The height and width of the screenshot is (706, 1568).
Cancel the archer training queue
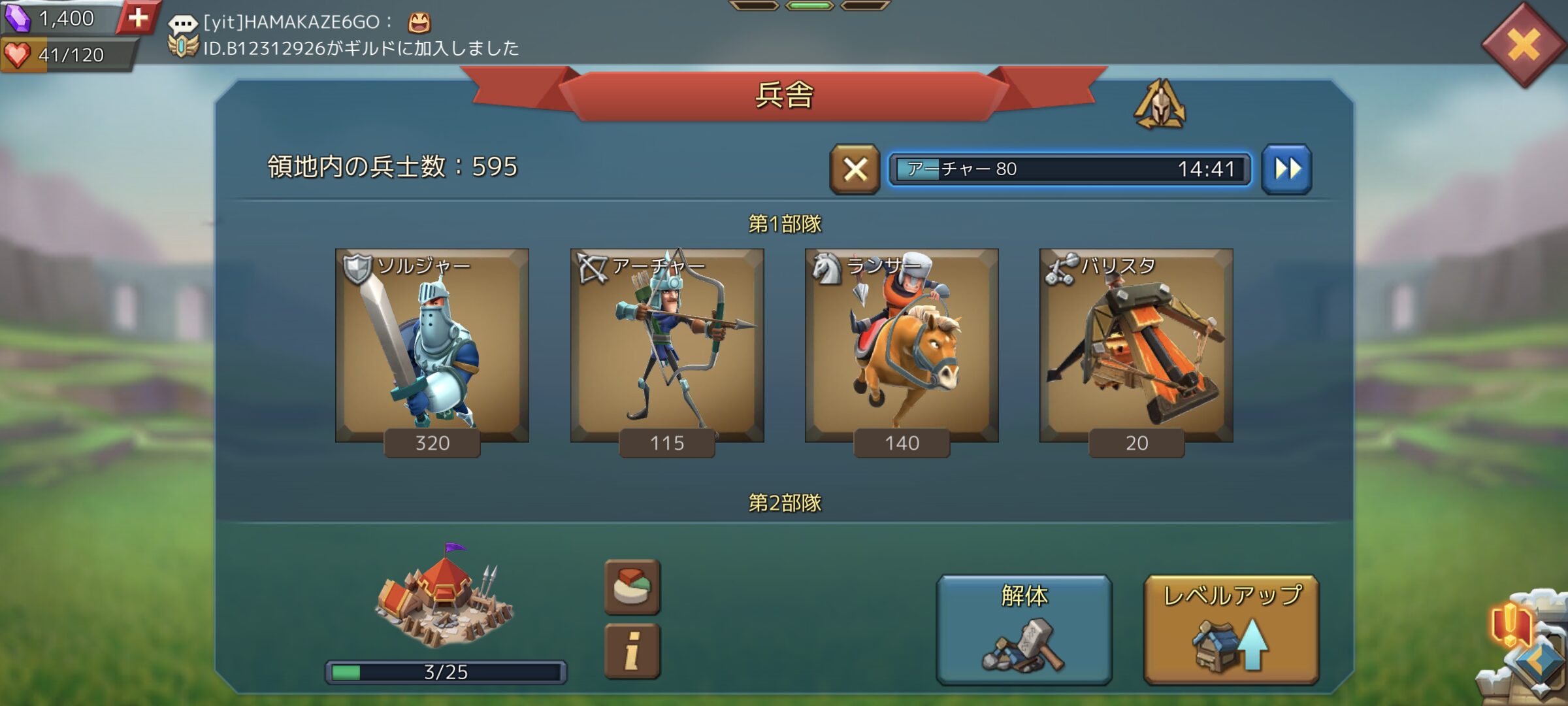click(x=855, y=170)
